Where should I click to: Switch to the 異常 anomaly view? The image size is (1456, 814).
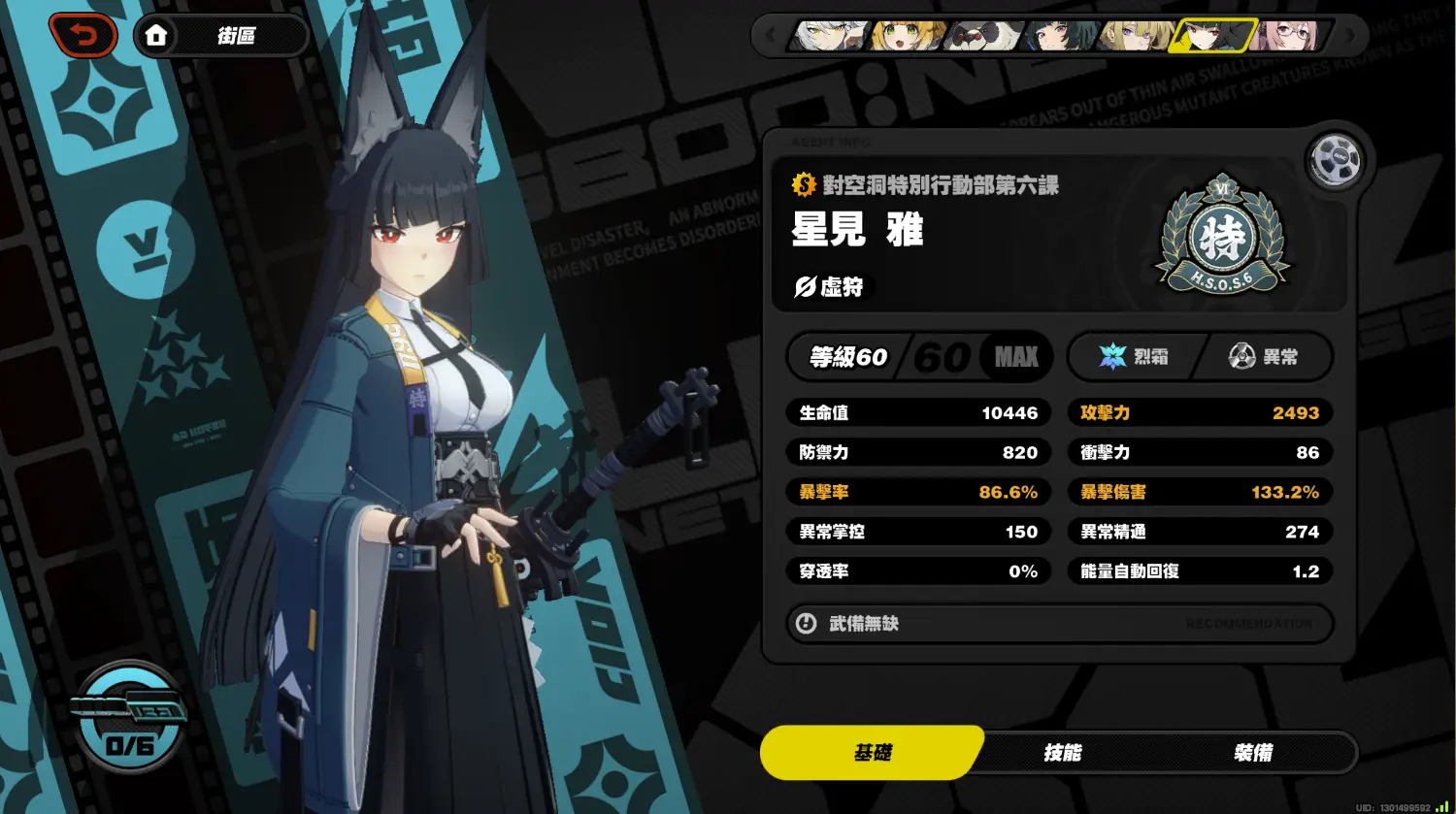1262,356
